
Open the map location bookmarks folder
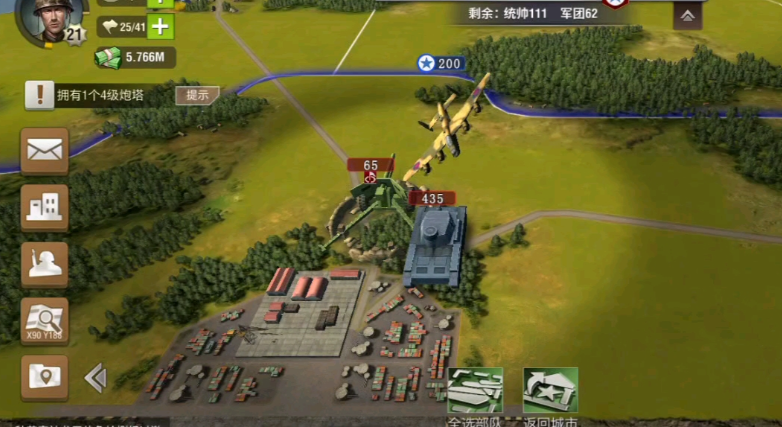point(45,377)
